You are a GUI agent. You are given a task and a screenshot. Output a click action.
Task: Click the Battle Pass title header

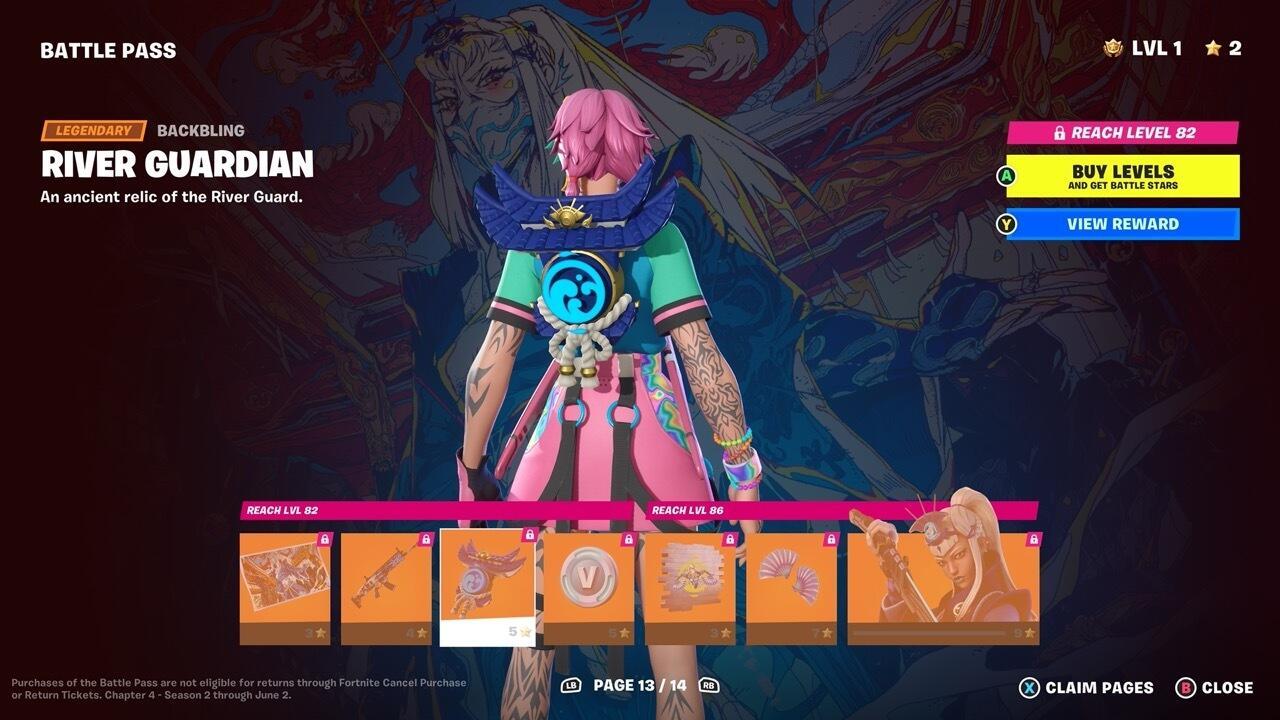[108, 48]
